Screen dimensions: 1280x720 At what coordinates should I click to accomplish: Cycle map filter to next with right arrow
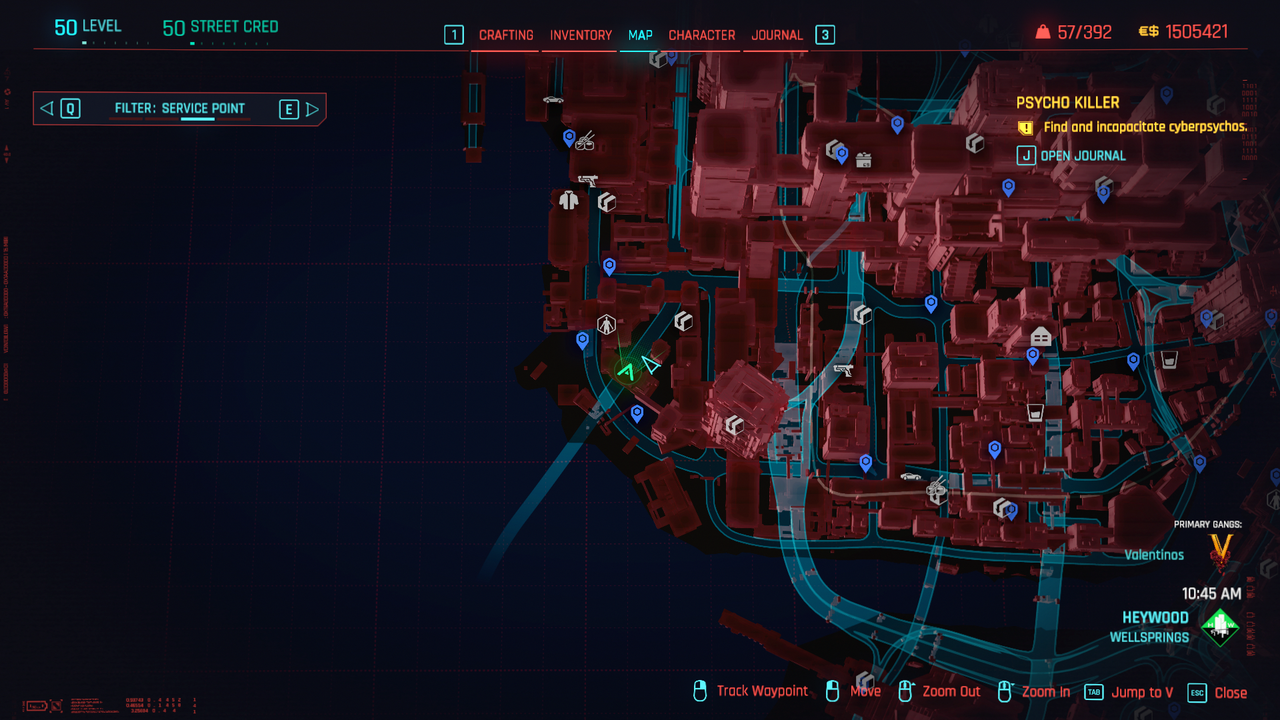coord(312,109)
